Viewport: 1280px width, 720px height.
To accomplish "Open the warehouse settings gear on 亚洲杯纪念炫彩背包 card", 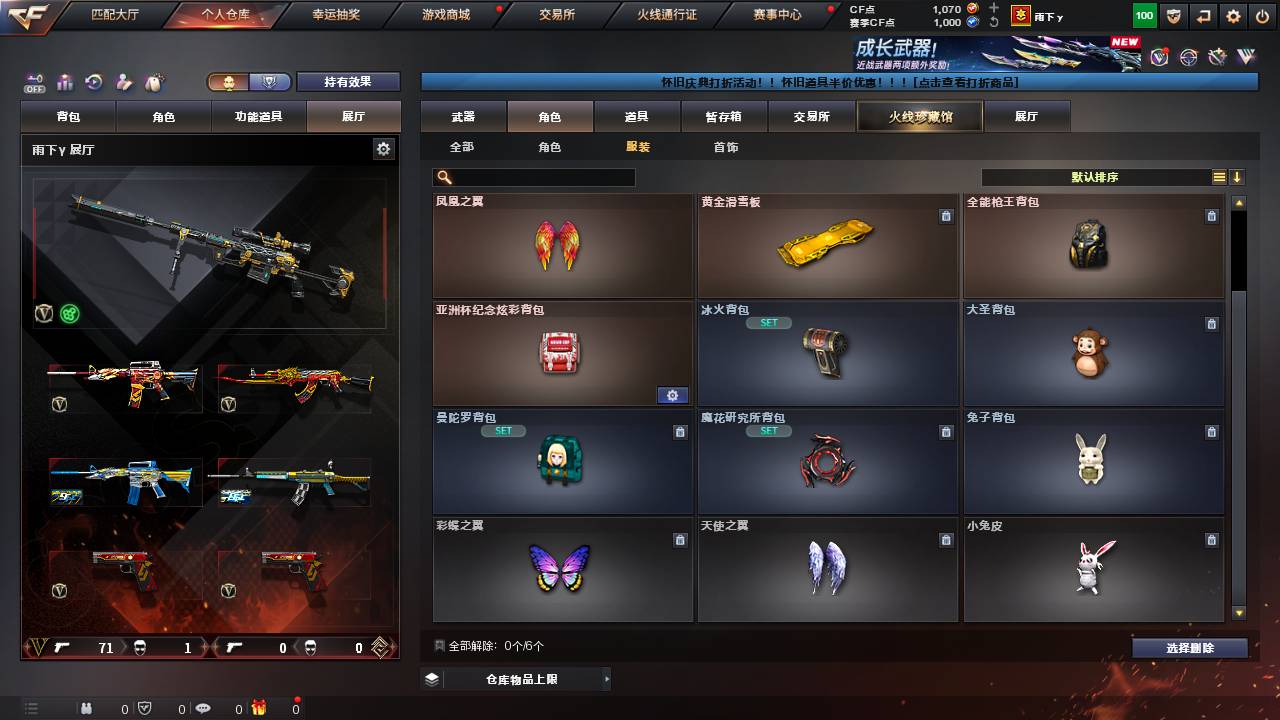I will point(672,395).
